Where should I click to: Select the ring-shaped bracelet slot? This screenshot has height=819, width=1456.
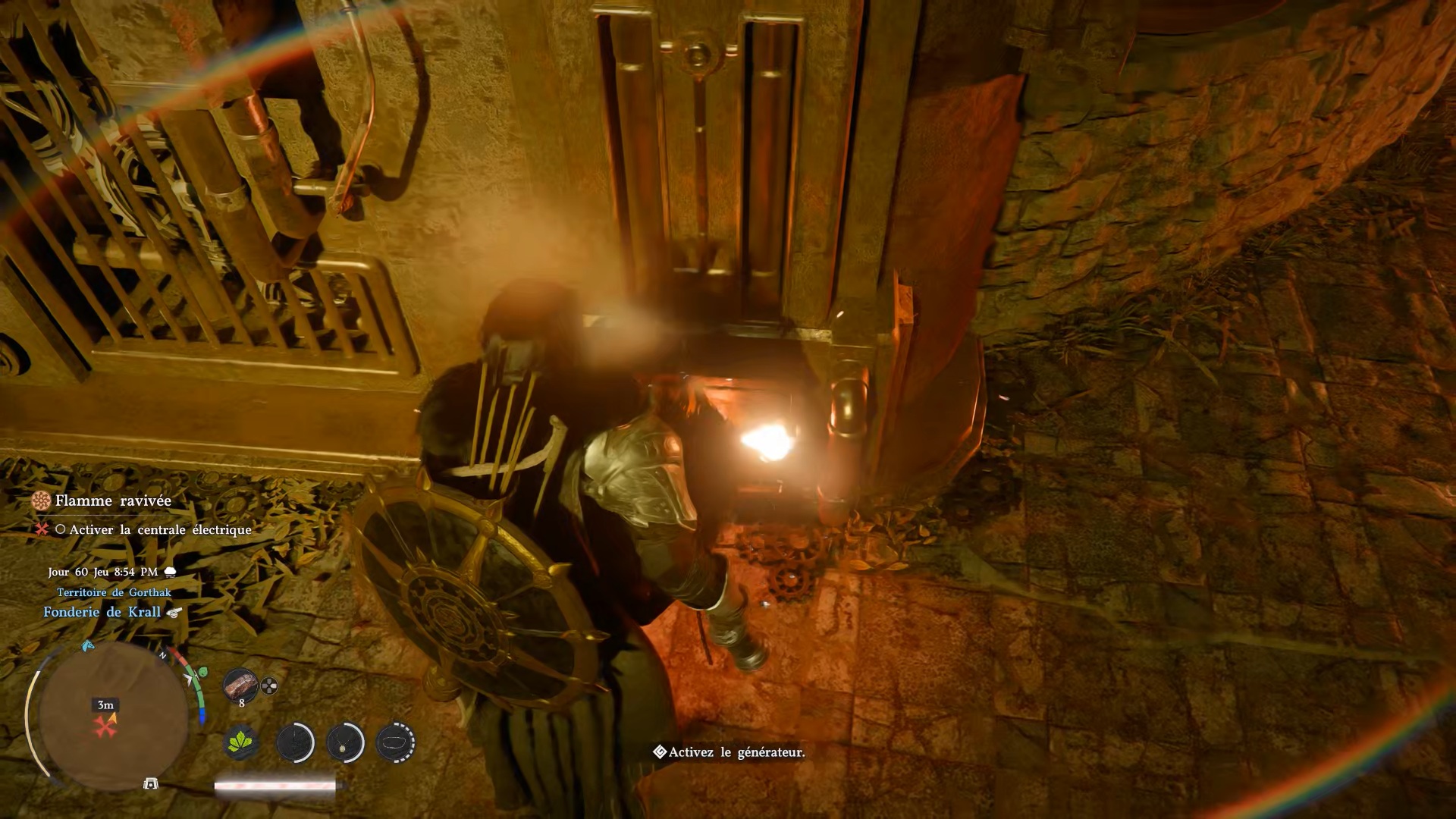pos(395,742)
